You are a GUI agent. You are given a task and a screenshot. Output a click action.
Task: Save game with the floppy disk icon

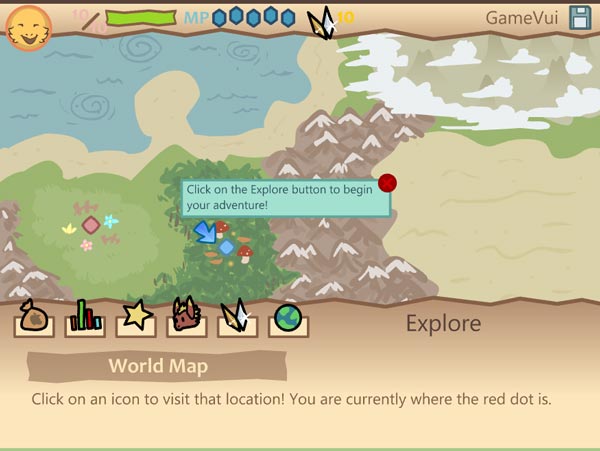(x=580, y=17)
